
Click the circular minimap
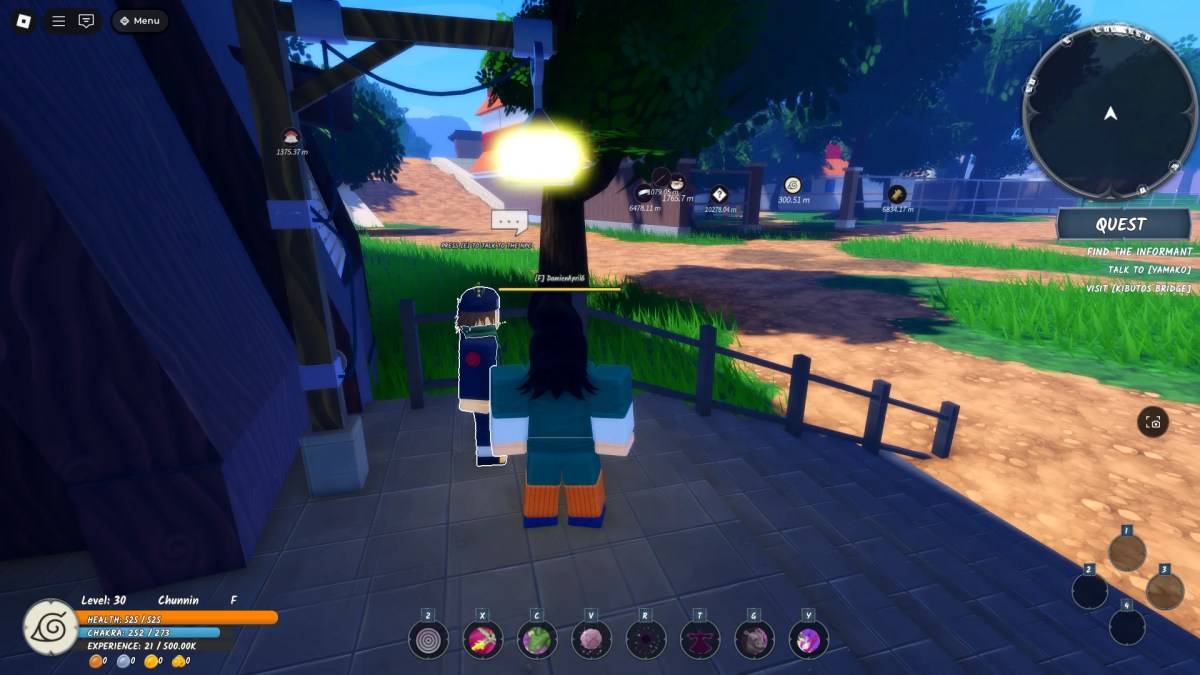coord(1110,112)
